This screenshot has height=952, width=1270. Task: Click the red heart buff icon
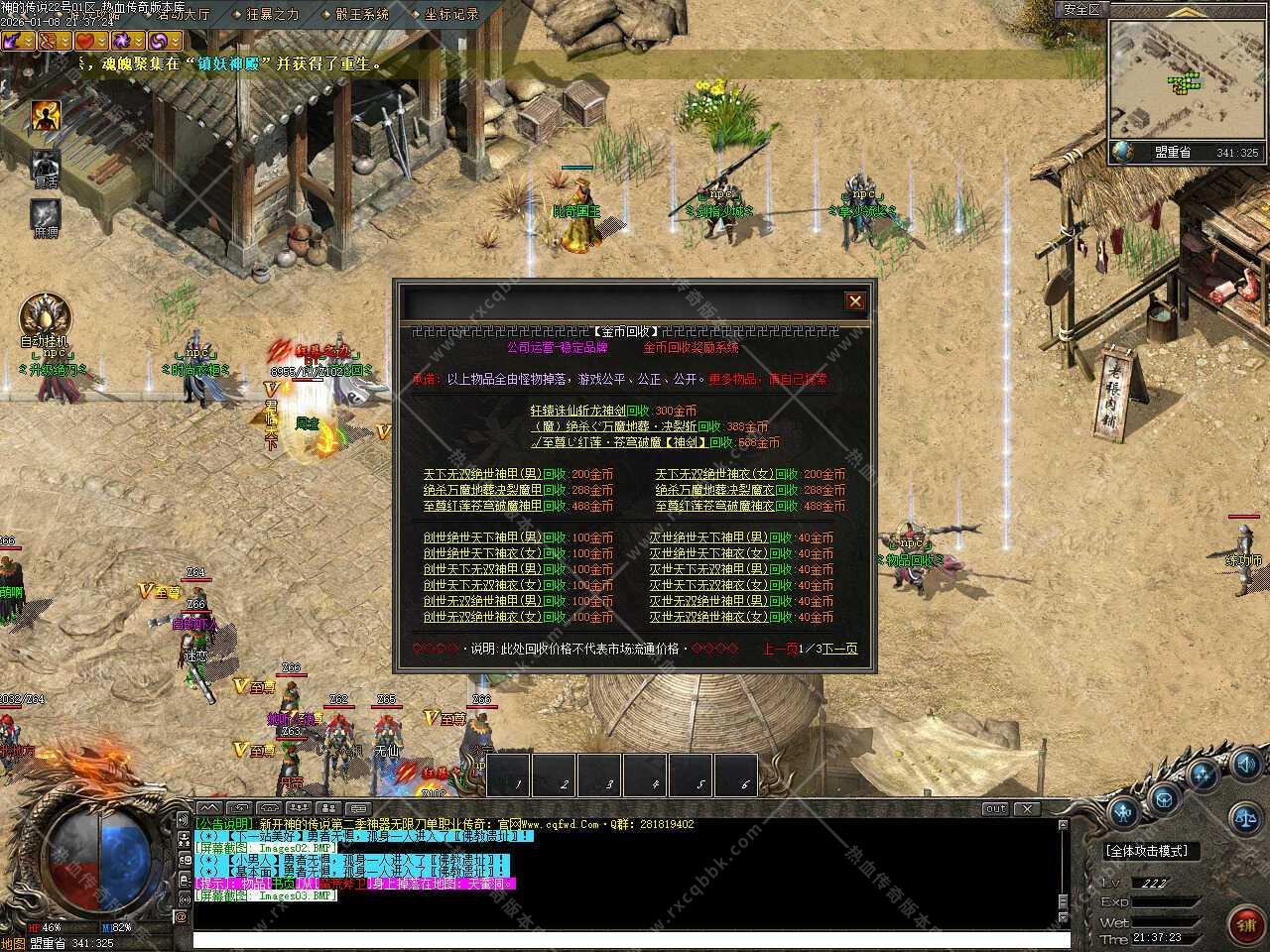(86, 41)
